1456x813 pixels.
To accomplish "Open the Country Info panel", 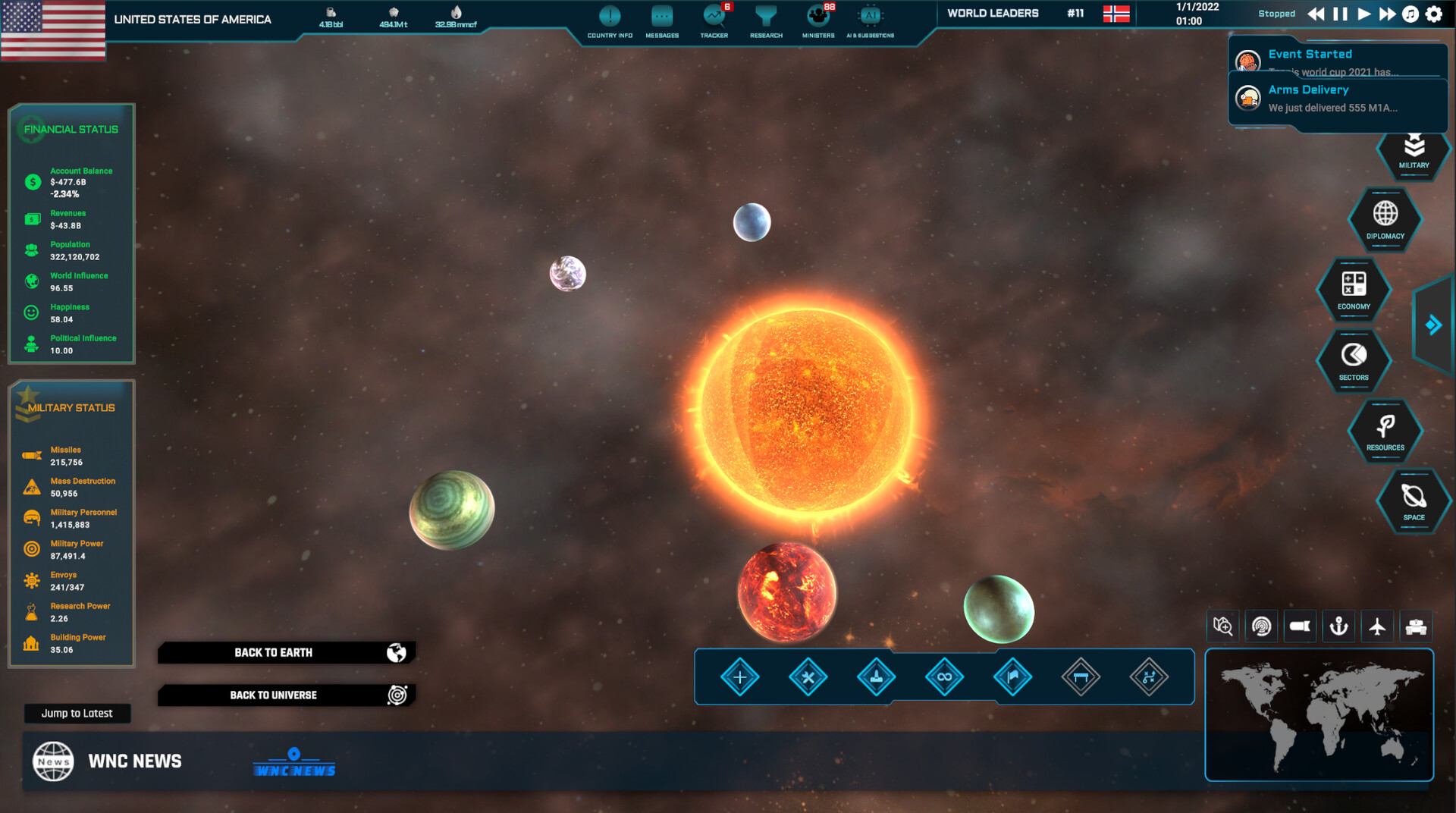I will coord(610,20).
